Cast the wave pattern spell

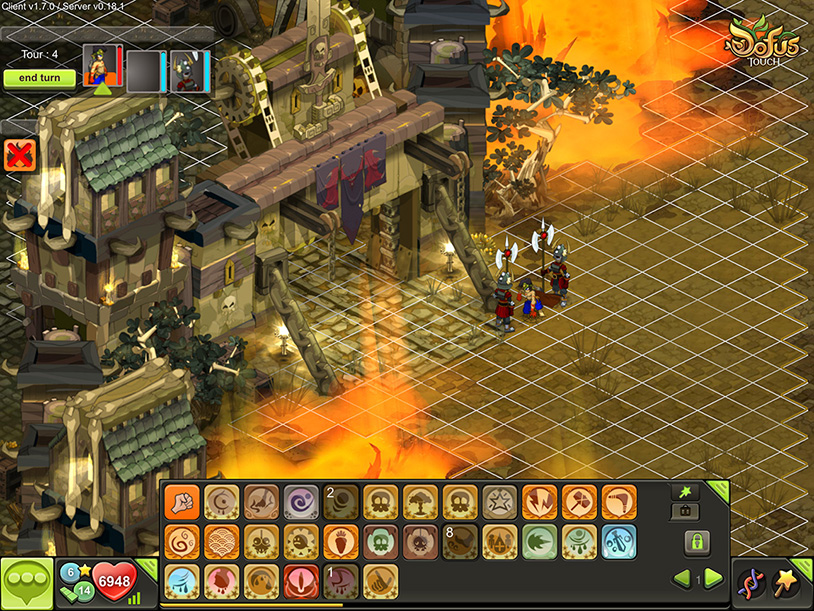(220, 541)
